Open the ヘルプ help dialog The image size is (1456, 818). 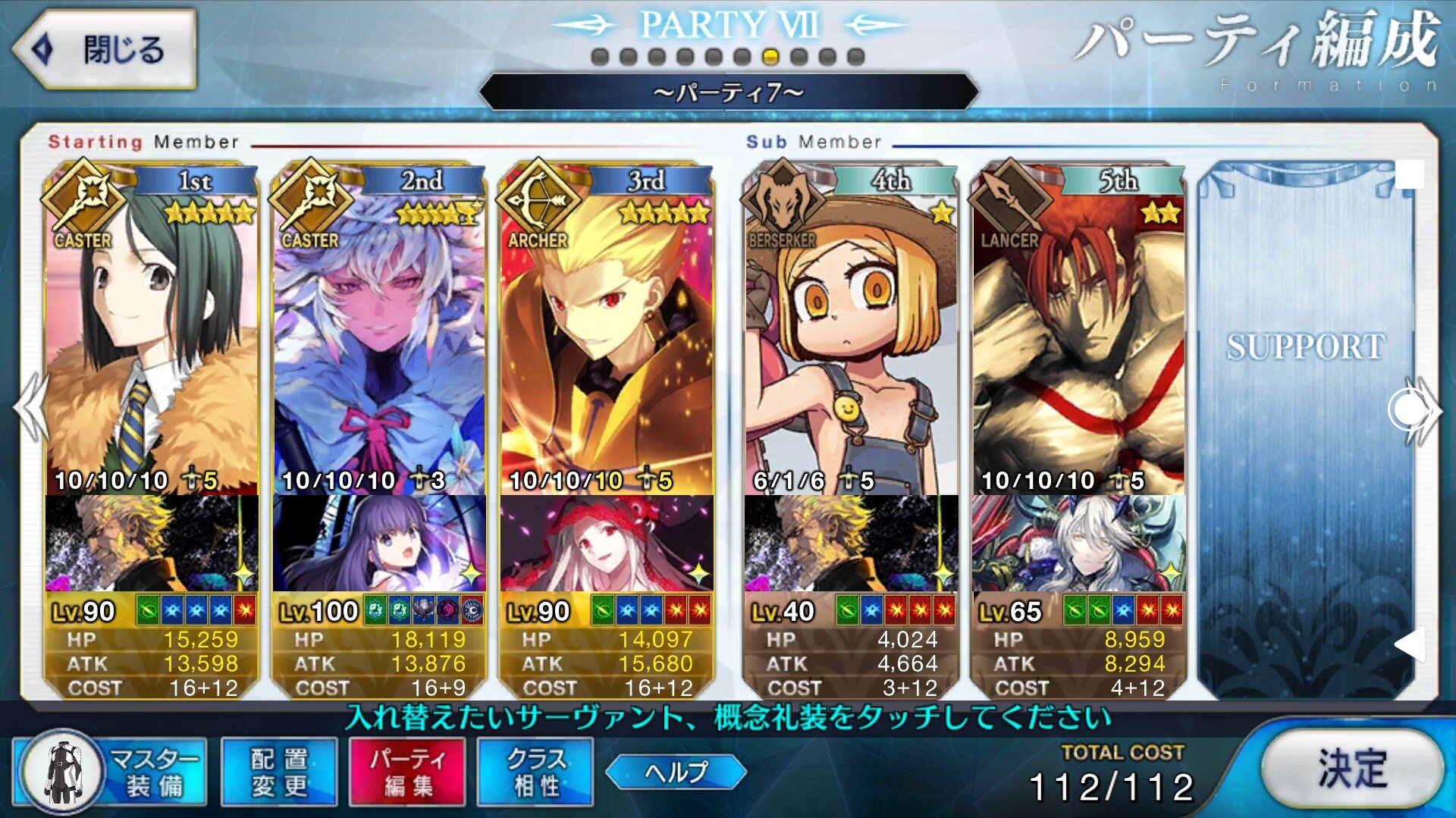pyautogui.click(x=676, y=772)
